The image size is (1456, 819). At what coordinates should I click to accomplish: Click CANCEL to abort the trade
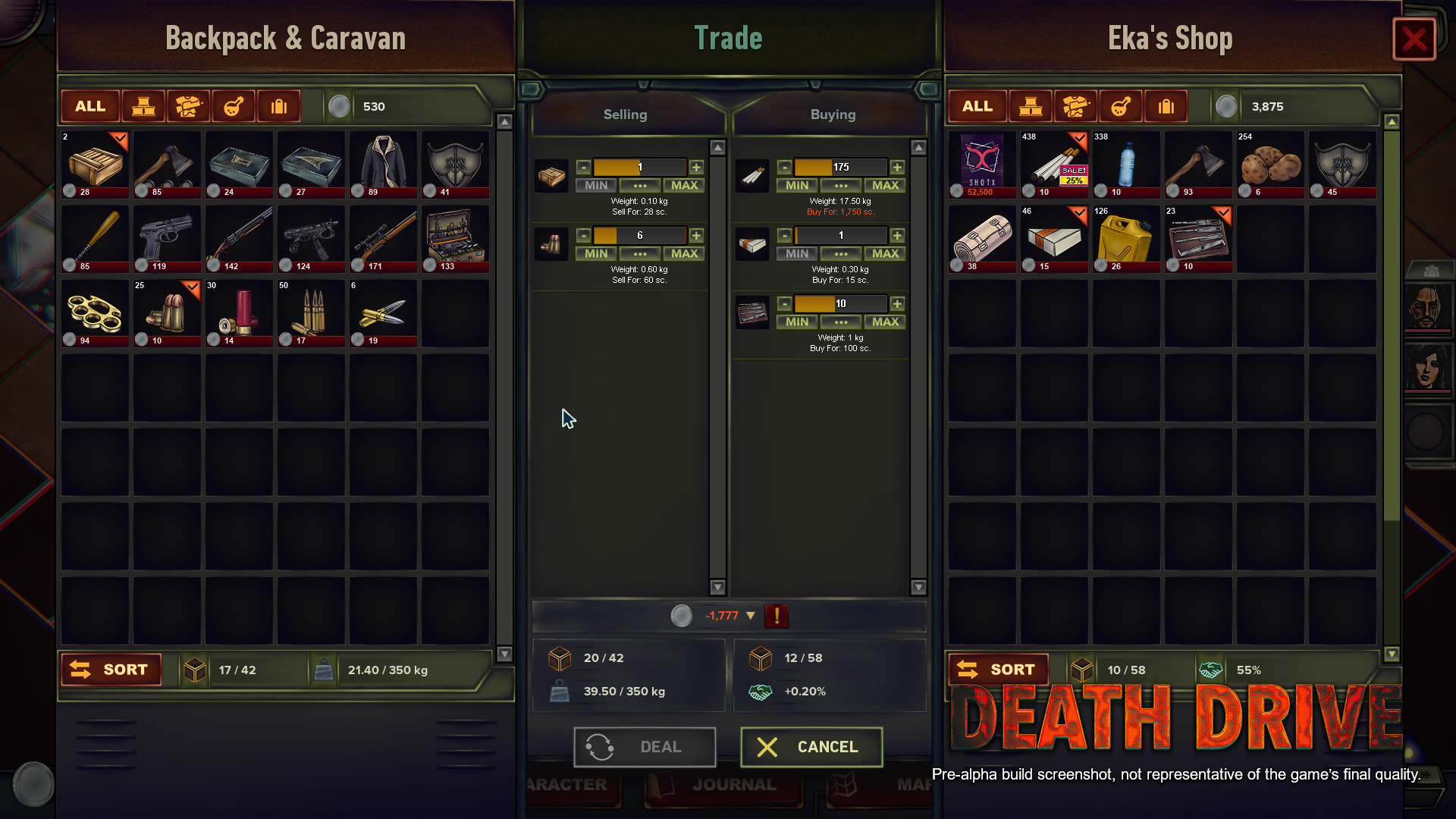811,747
